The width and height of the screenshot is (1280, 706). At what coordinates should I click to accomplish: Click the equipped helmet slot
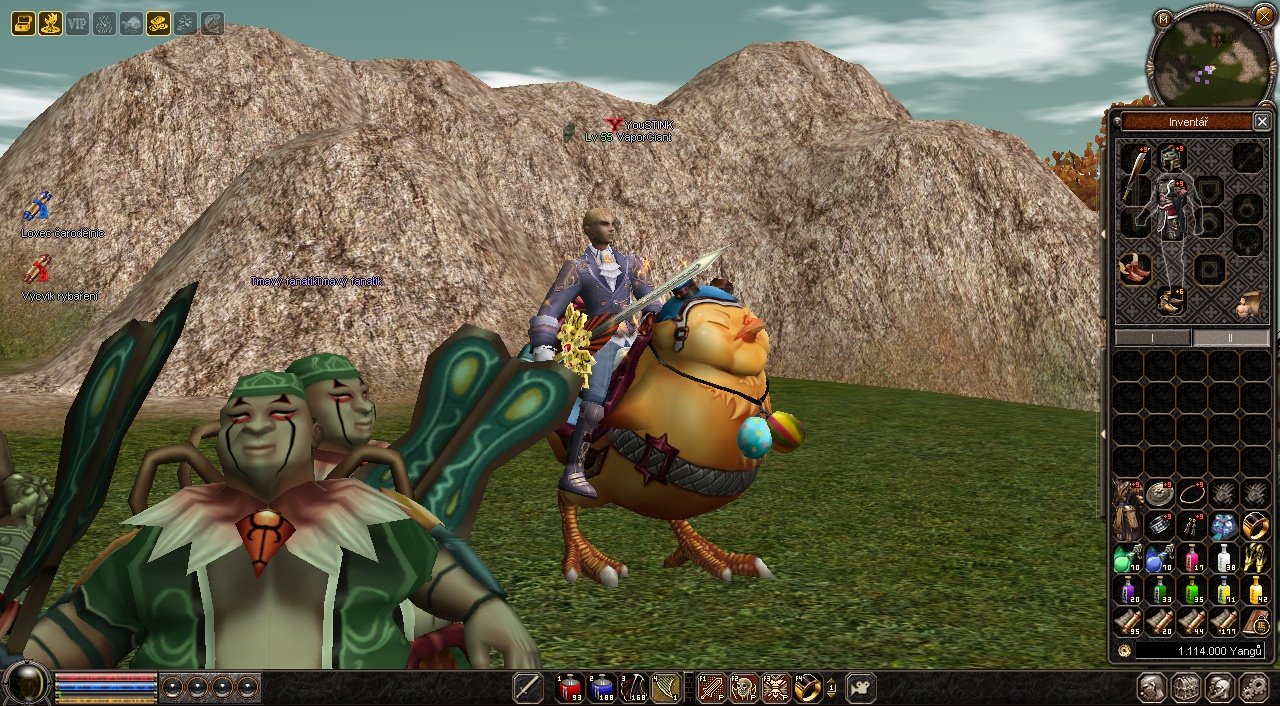coord(1172,157)
